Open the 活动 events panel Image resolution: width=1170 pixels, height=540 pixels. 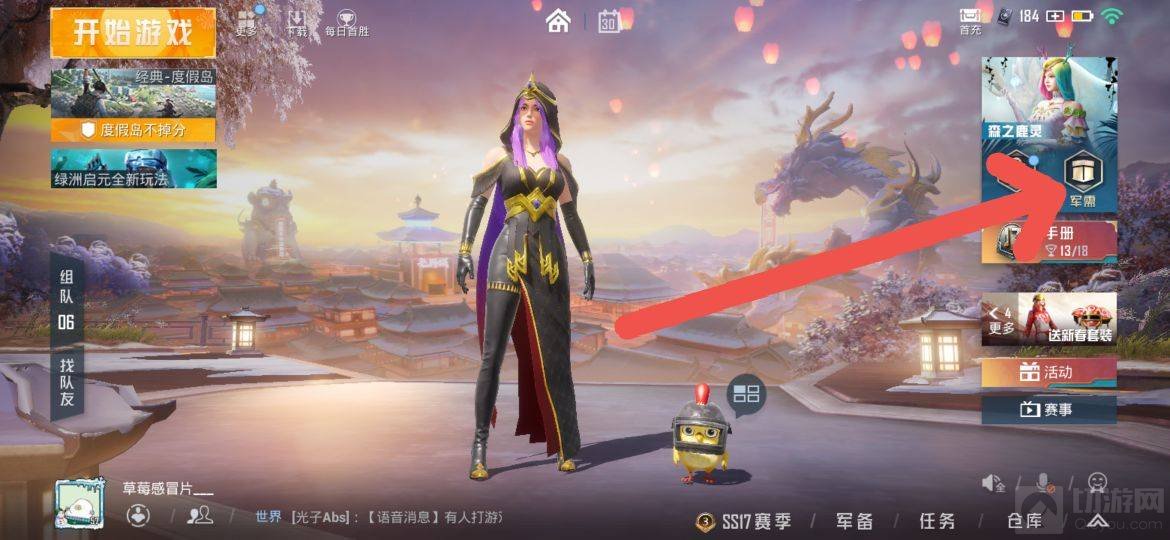(1048, 373)
